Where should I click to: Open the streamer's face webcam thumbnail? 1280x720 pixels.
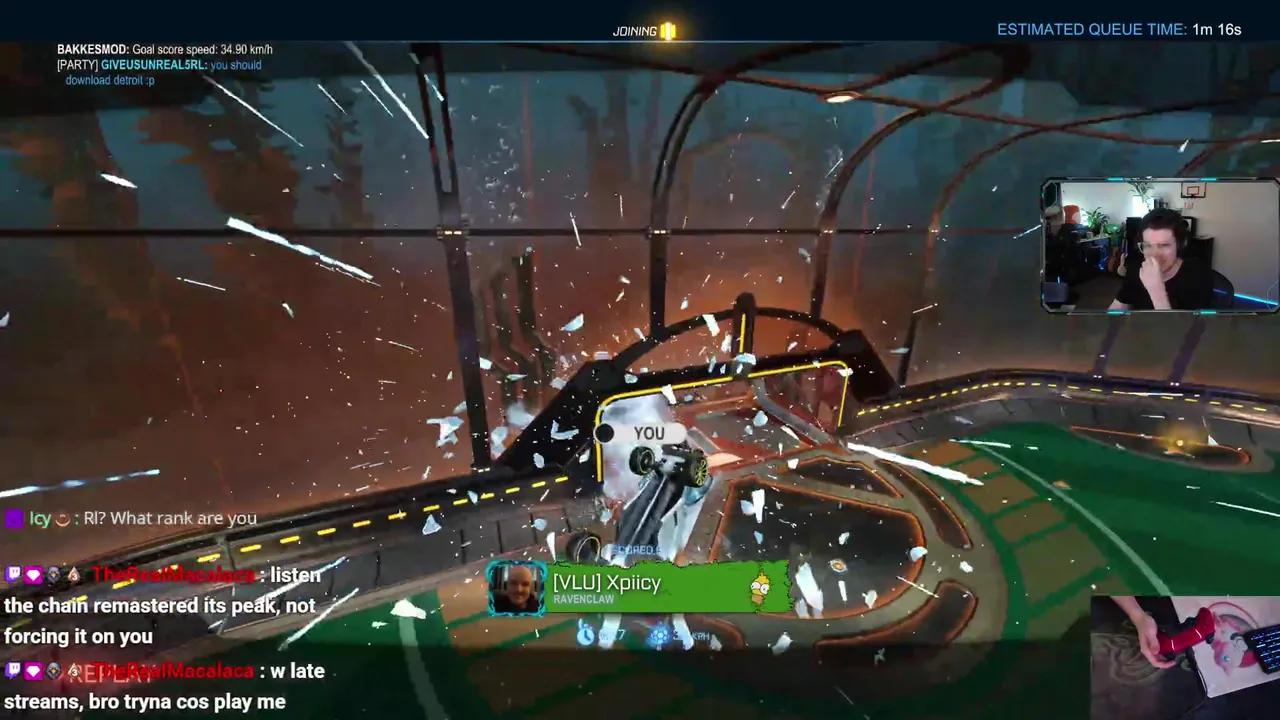tap(1160, 247)
